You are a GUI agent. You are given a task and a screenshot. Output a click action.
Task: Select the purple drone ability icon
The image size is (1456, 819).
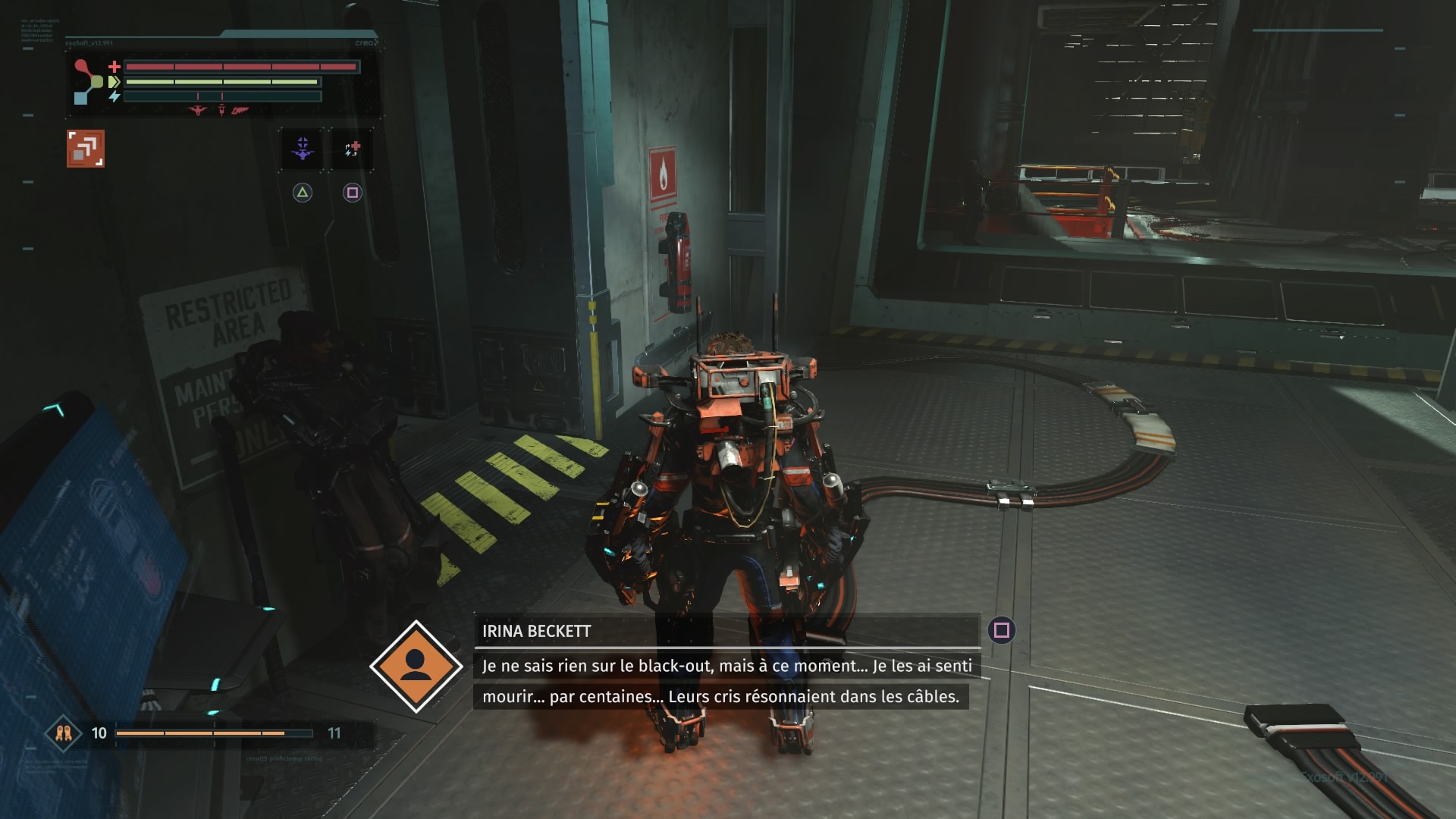pyautogui.click(x=303, y=149)
